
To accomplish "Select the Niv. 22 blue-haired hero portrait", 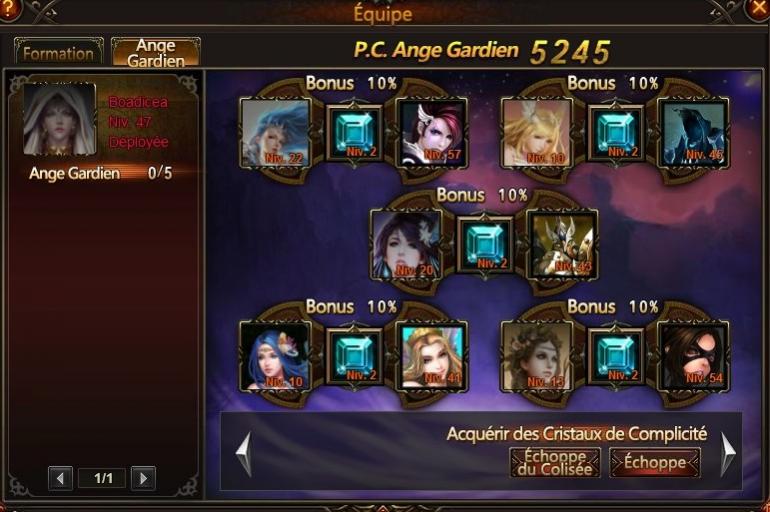I will coord(275,133).
